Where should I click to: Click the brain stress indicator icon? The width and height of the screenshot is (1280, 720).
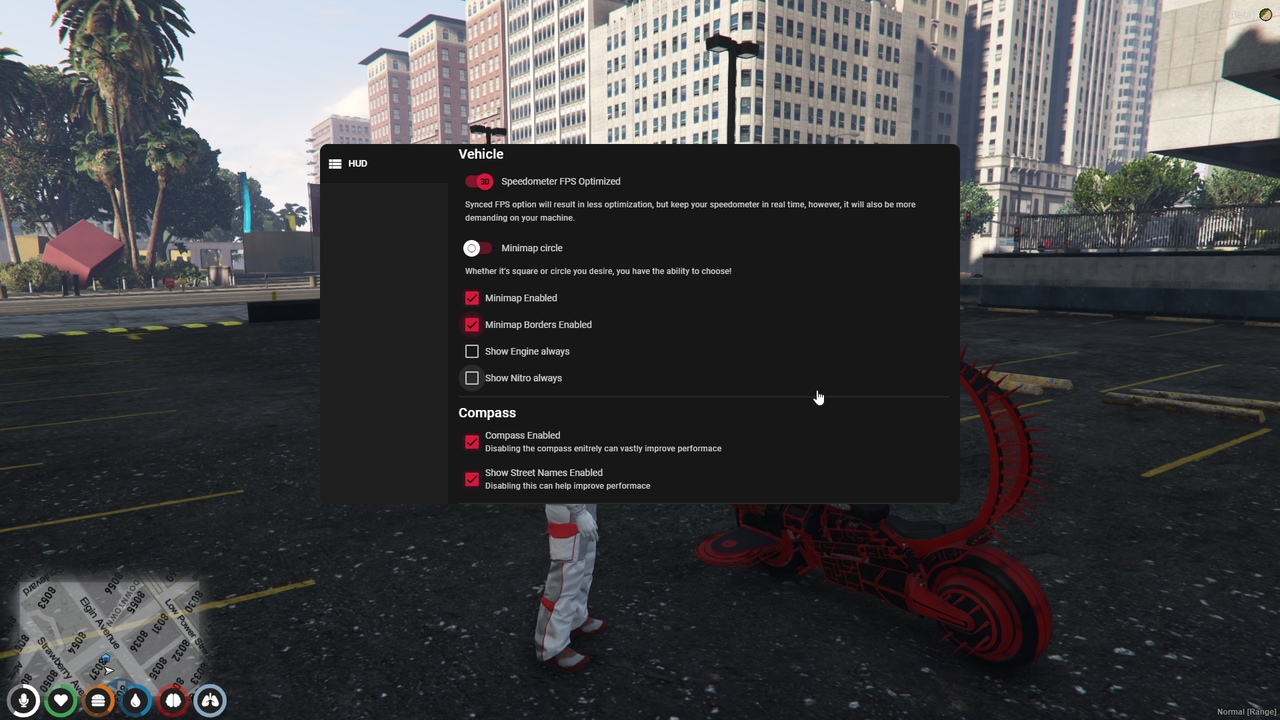click(172, 700)
